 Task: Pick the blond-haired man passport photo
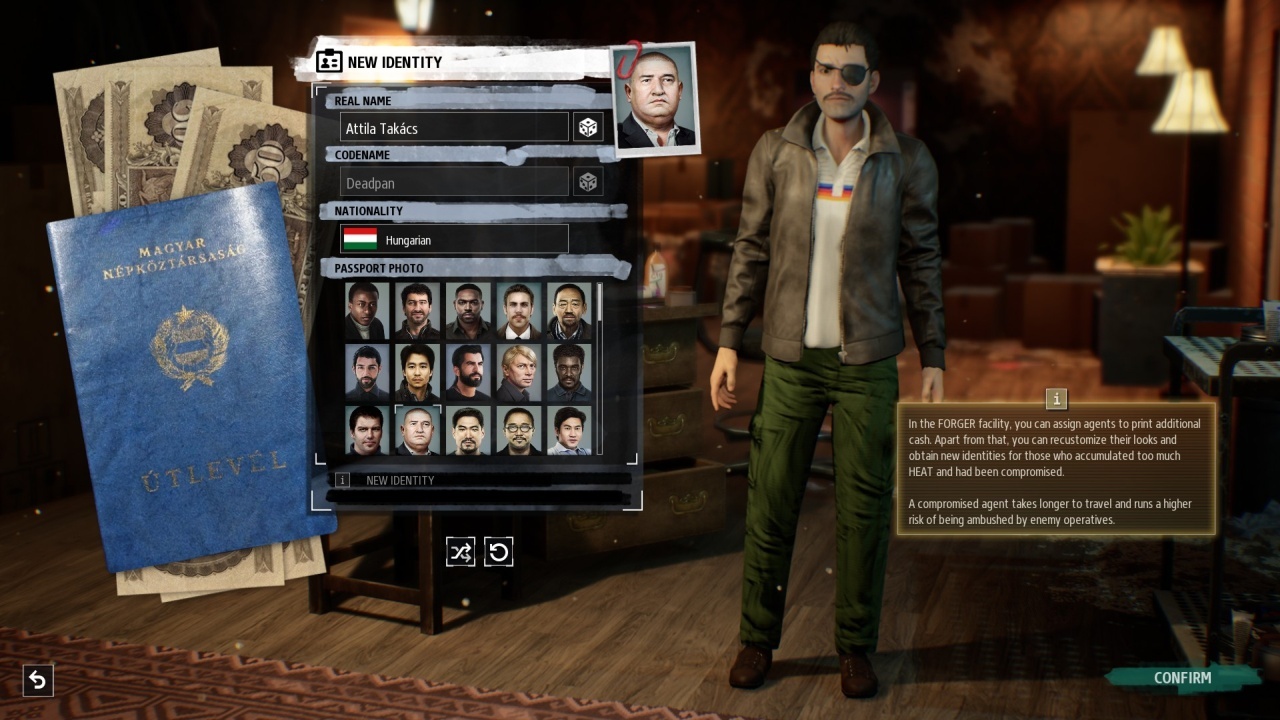click(x=519, y=372)
